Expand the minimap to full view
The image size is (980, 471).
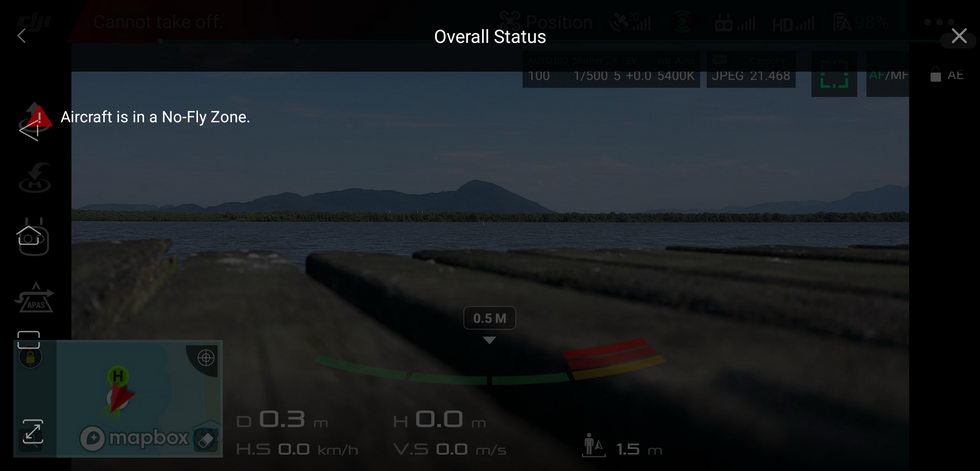32,432
